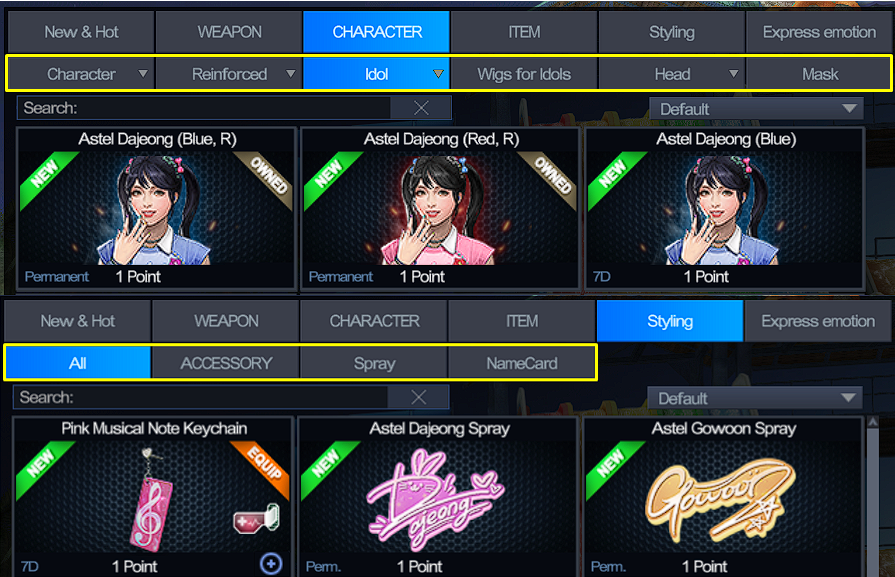Open the Head category dropdown
This screenshot has width=895, height=577.
[672, 74]
